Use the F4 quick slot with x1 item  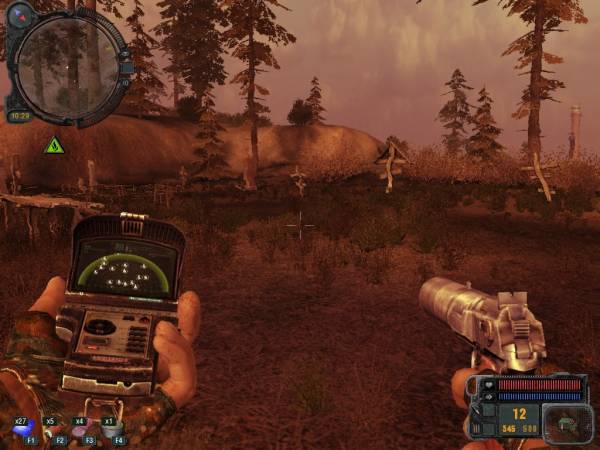[x=111, y=431]
